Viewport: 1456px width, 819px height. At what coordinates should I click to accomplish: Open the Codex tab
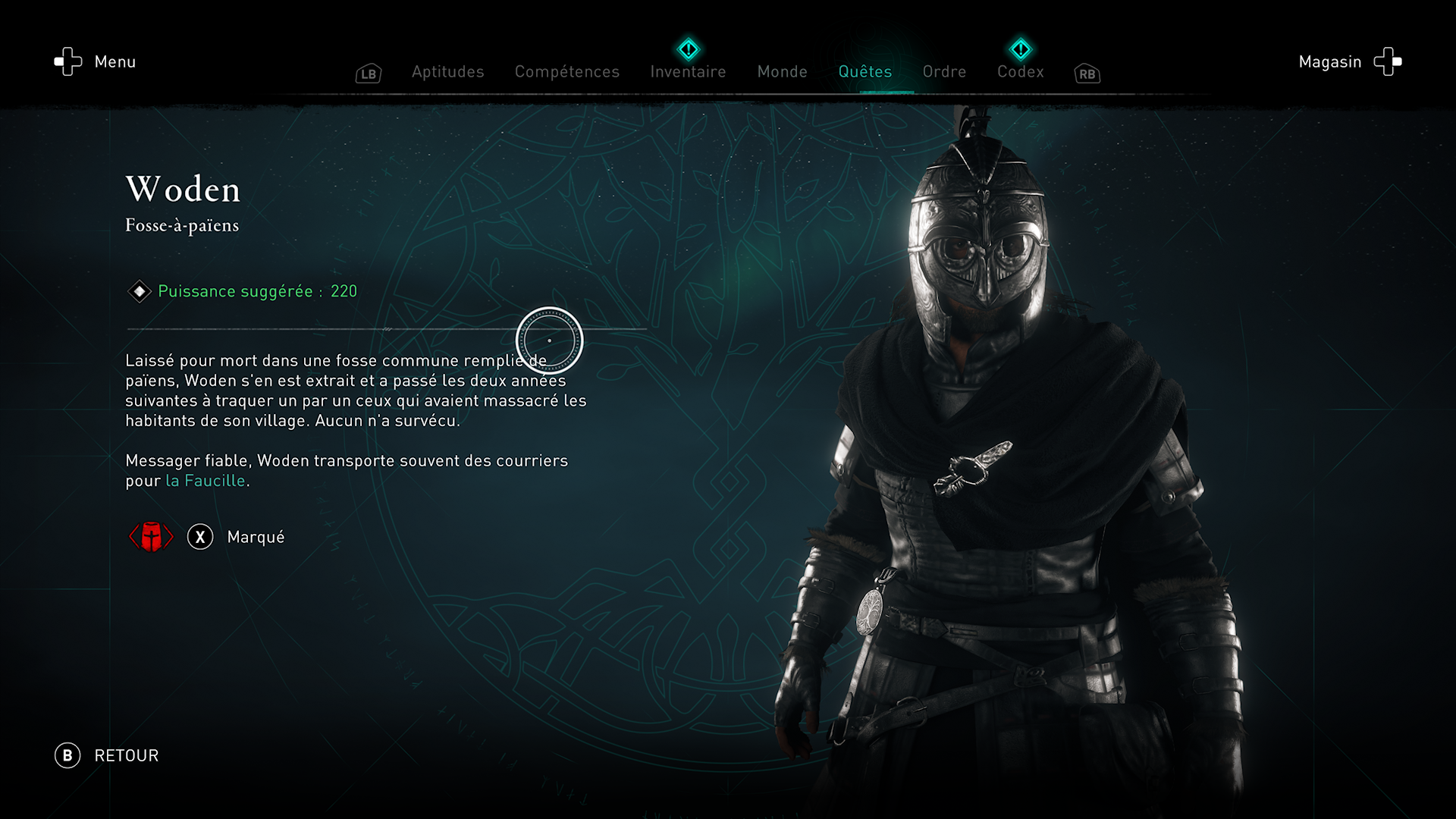pos(1020,72)
